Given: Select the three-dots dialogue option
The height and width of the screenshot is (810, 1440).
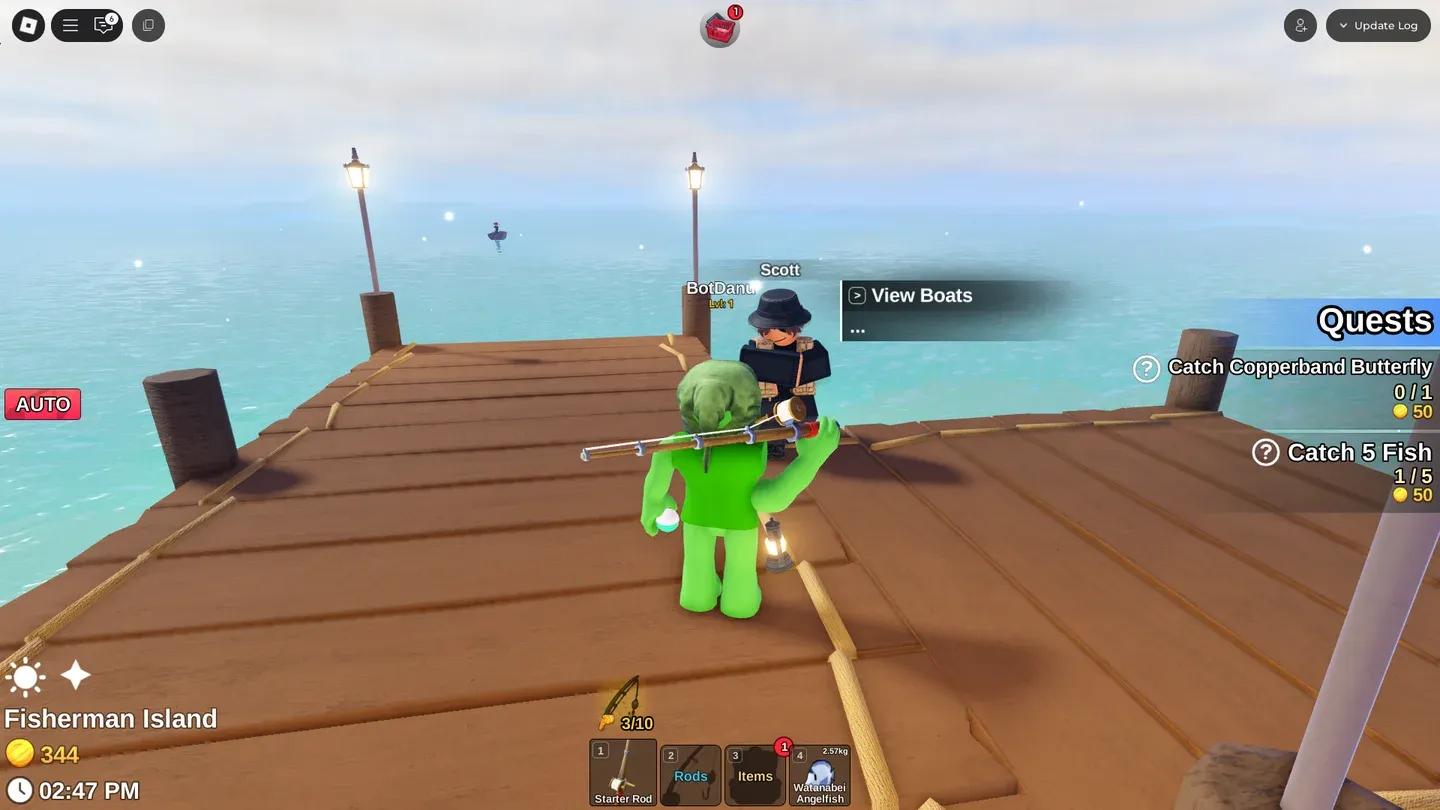Looking at the screenshot, I should click(x=858, y=328).
